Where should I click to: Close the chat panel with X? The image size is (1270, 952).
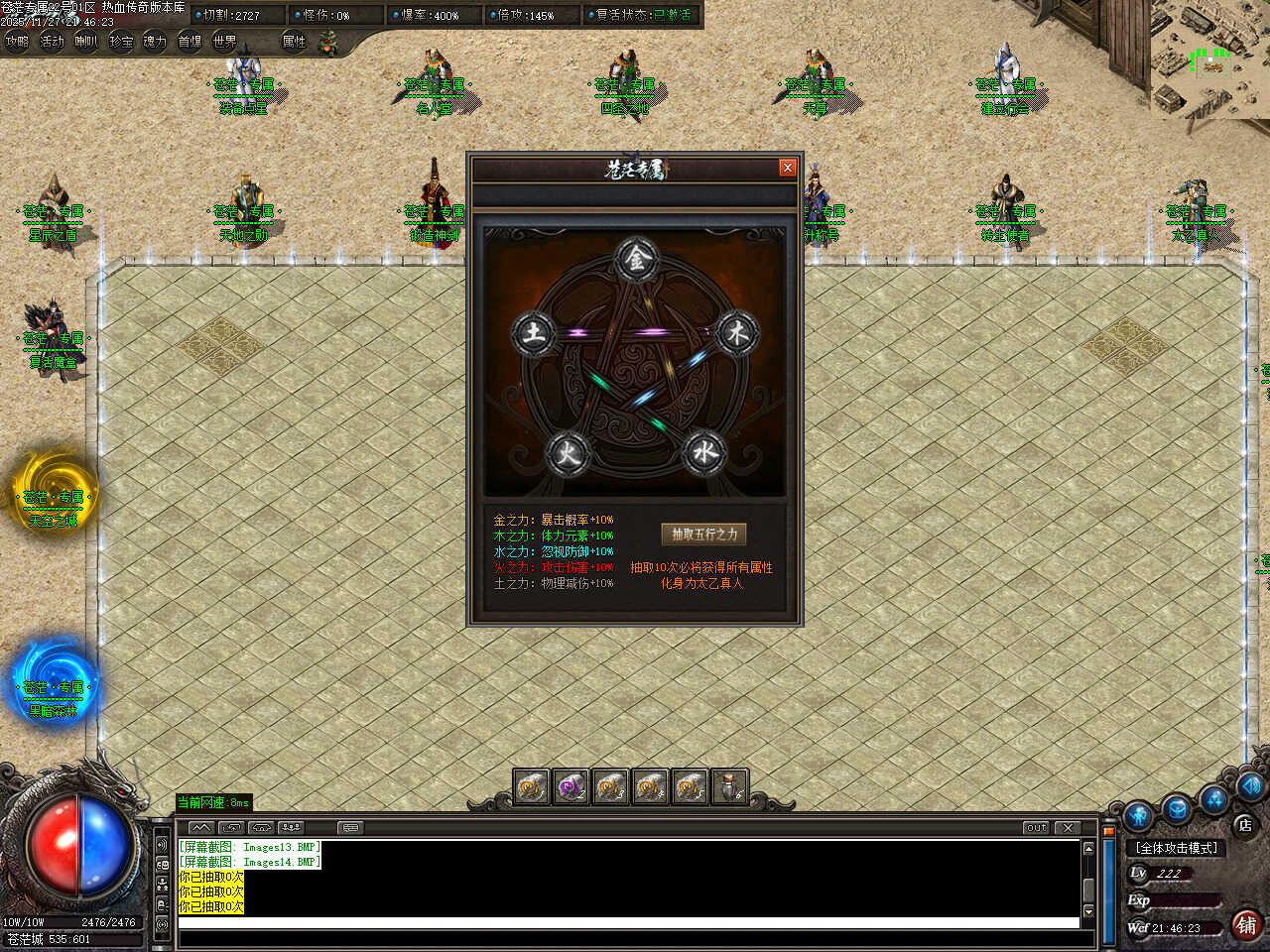point(1068,827)
